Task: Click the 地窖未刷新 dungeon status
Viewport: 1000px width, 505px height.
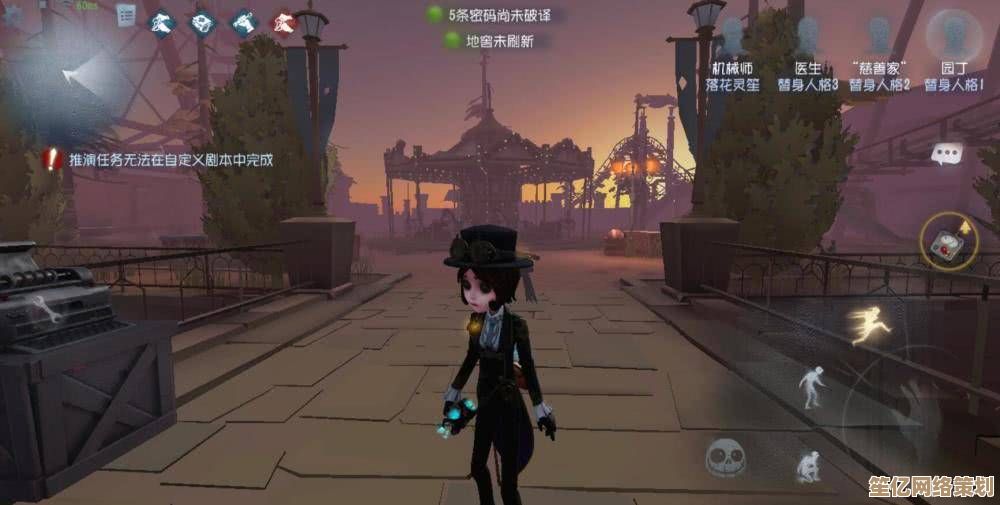Action: [488, 41]
